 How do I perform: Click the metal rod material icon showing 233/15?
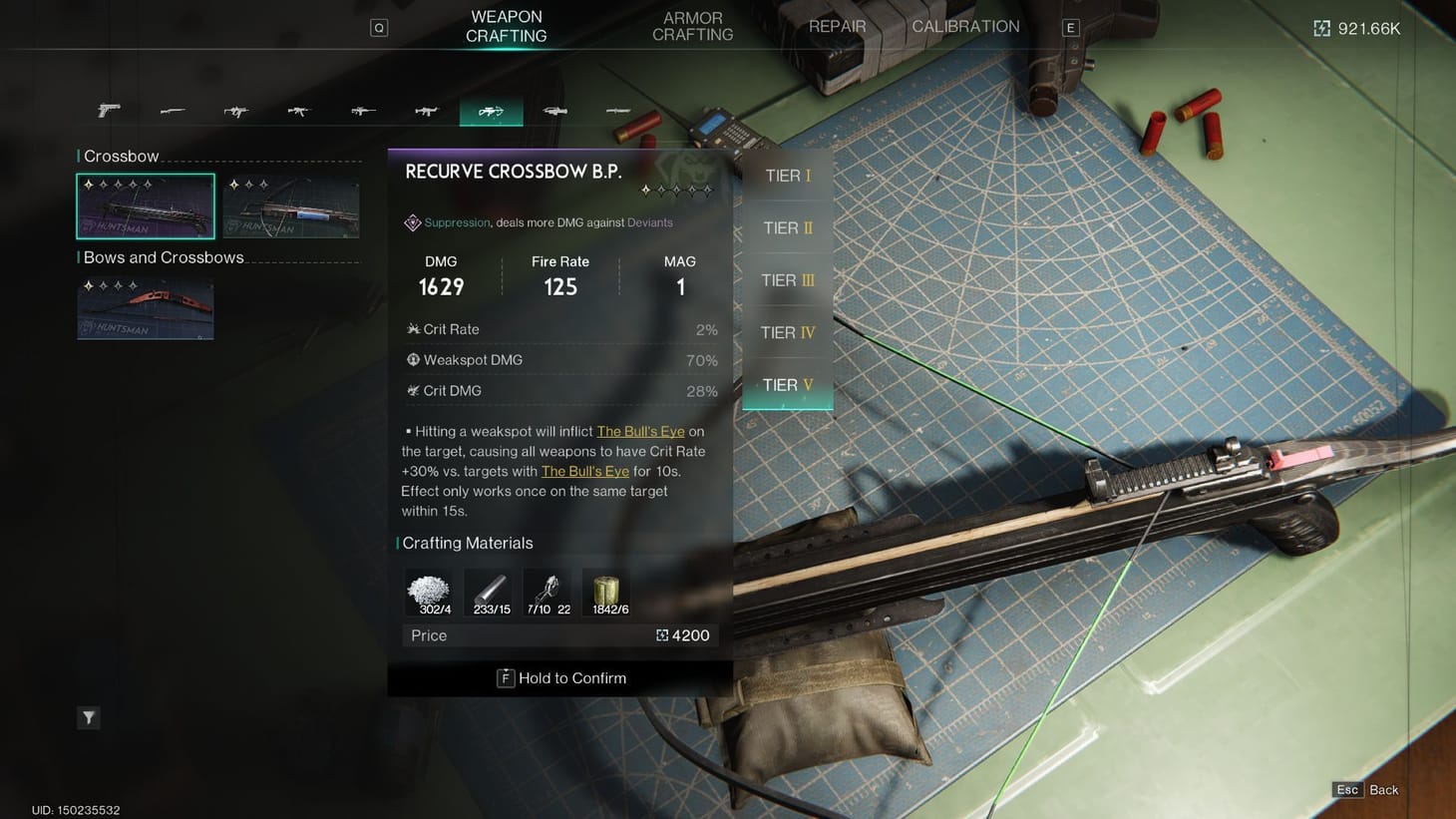[x=489, y=589]
